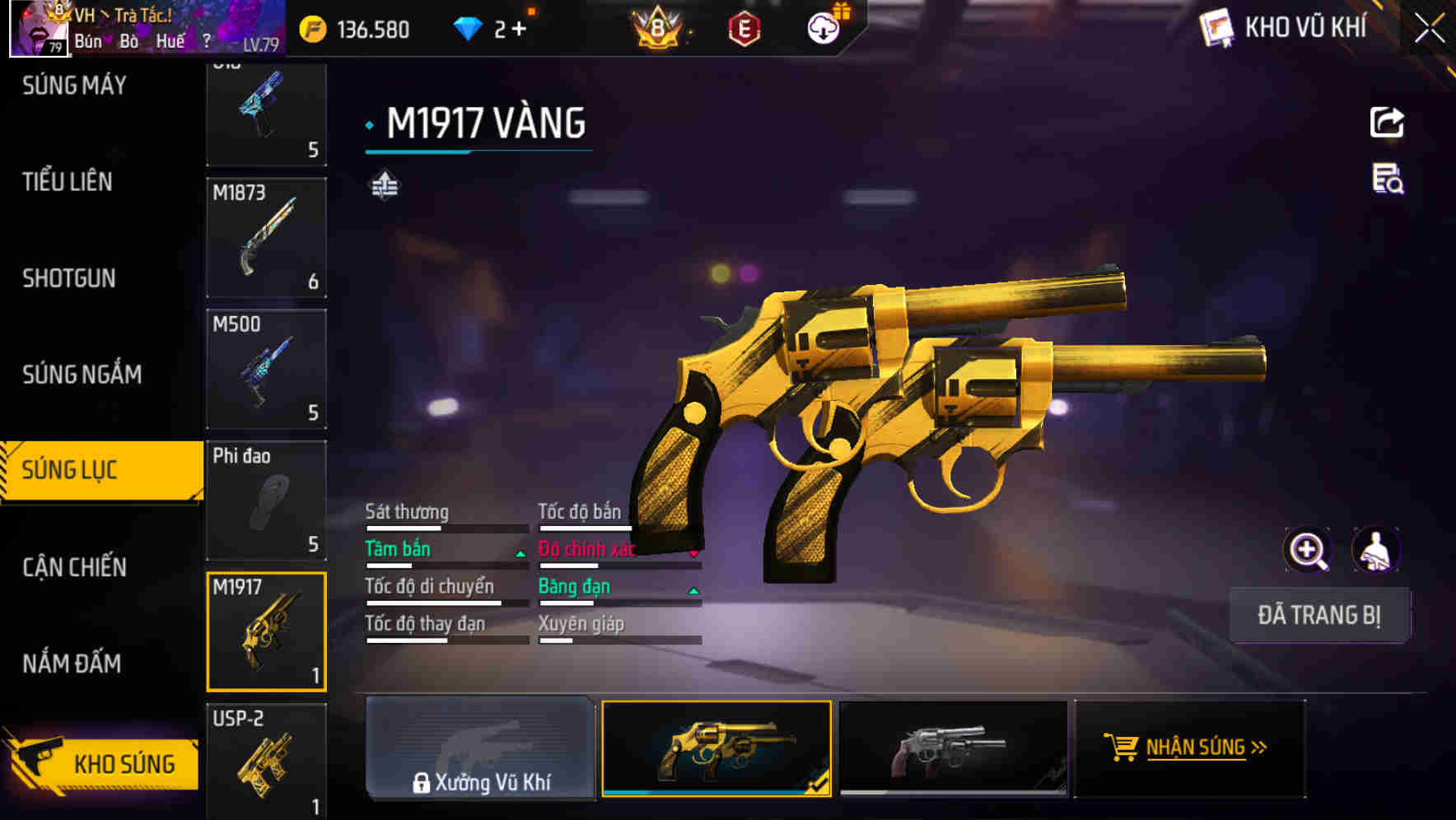
Task: Click the ranking icon below M1917 VÀNG title
Action: tap(384, 186)
